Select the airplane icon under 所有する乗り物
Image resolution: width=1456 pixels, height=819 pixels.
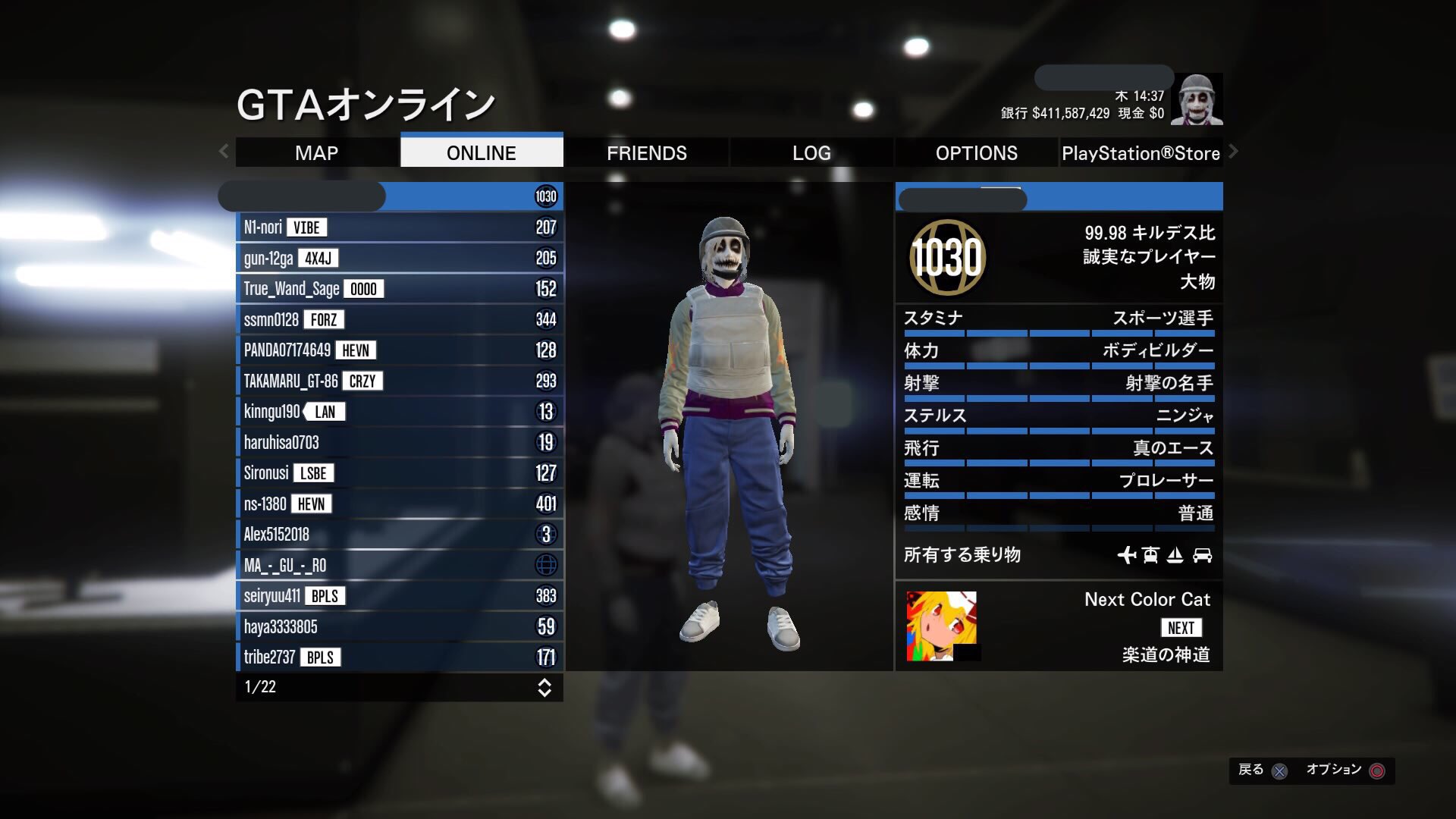(1129, 555)
